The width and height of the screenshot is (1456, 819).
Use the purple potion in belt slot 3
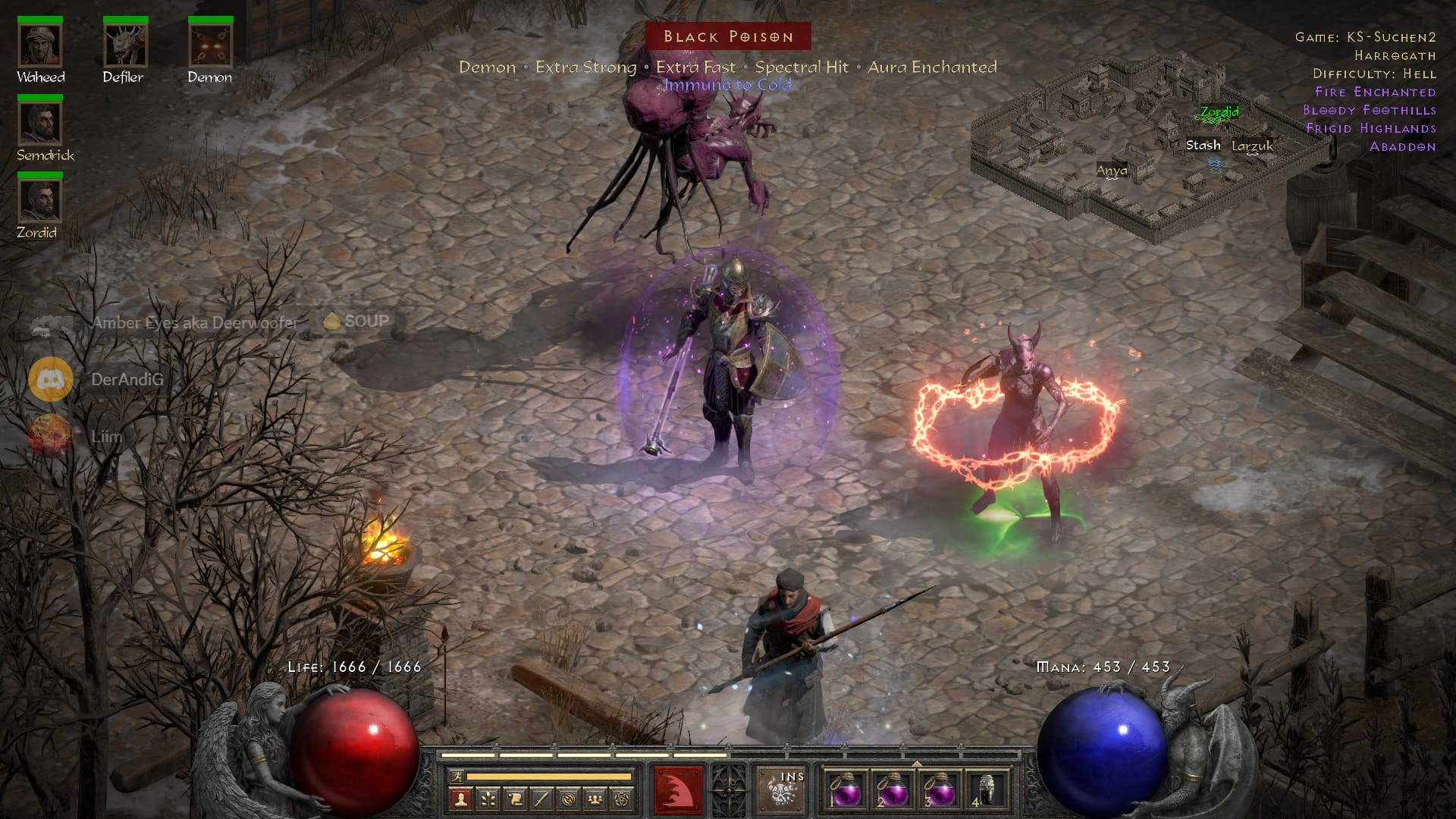pyautogui.click(x=940, y=792)
